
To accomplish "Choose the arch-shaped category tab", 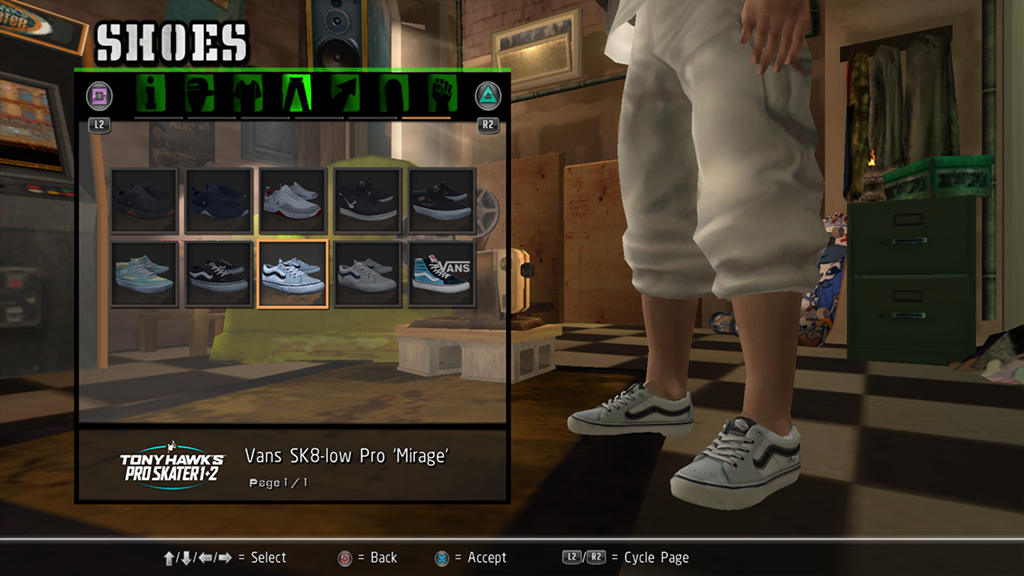I will (x=393, y=94).
